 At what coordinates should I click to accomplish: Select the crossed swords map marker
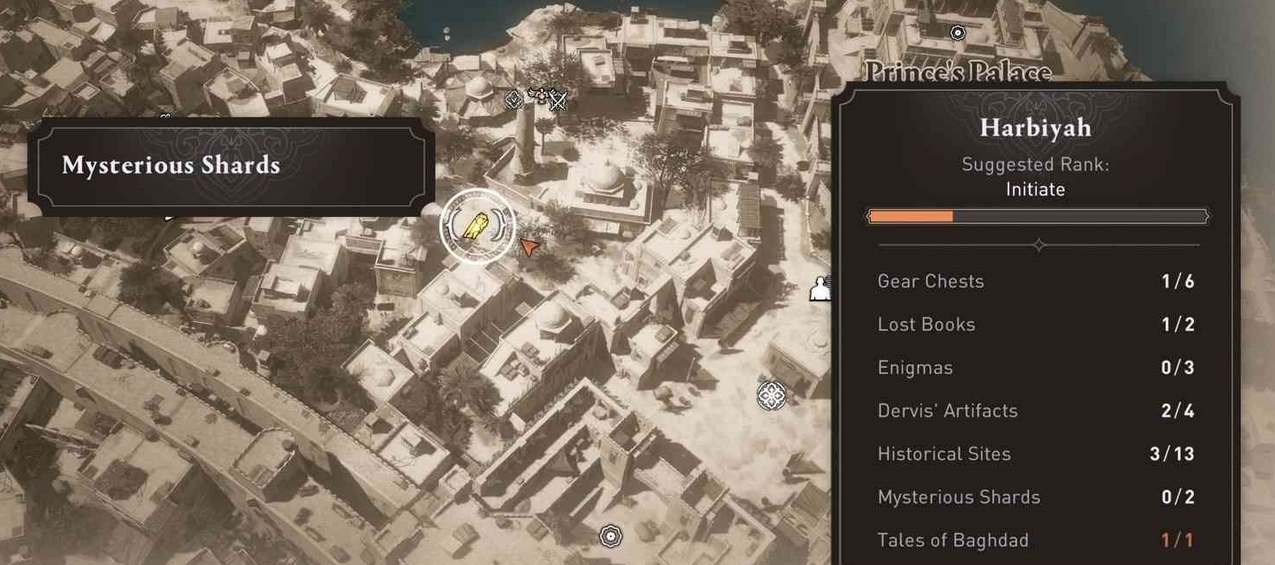(558, 99)
